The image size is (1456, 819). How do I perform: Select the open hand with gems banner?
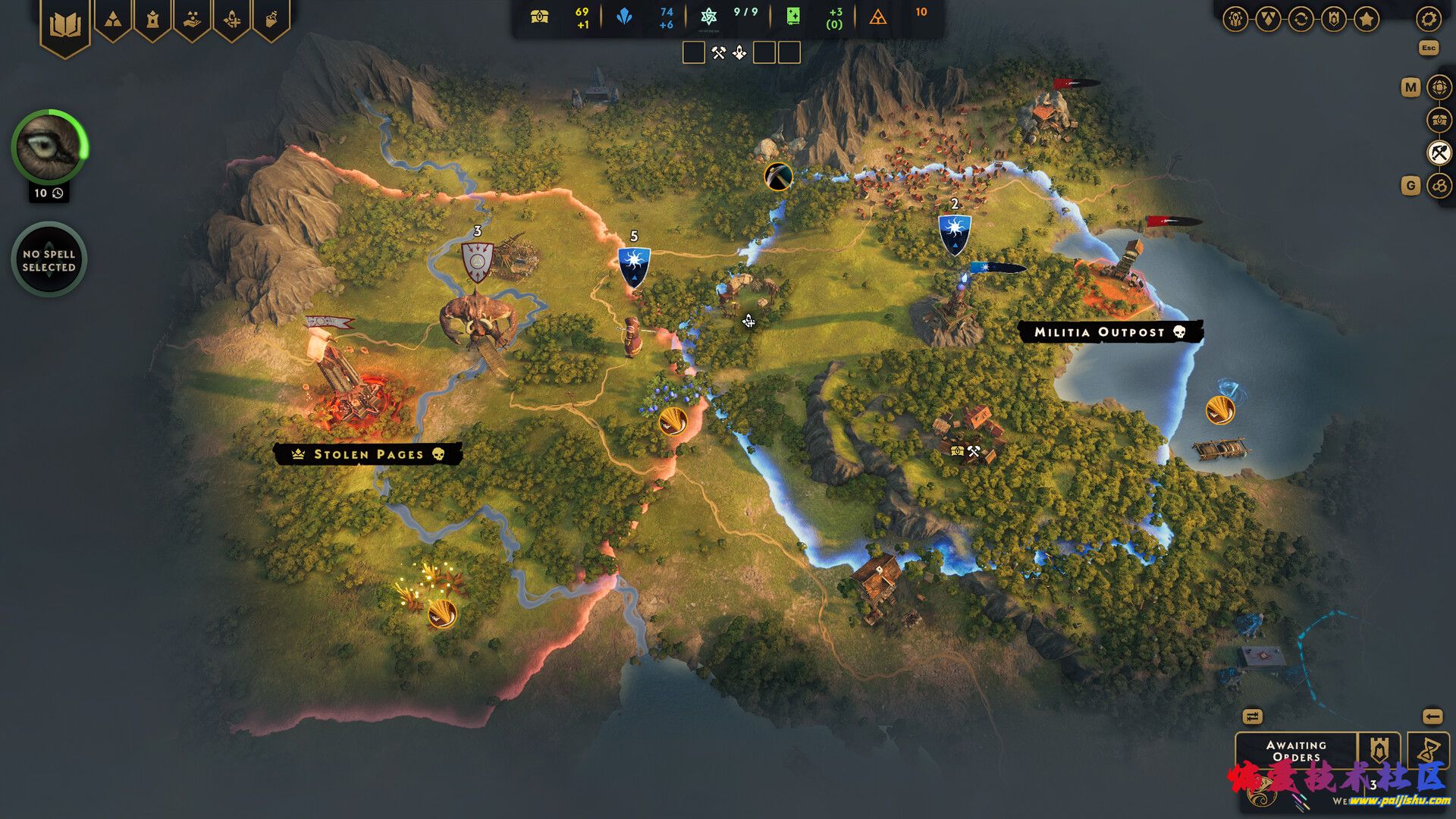tap(193, 20)
